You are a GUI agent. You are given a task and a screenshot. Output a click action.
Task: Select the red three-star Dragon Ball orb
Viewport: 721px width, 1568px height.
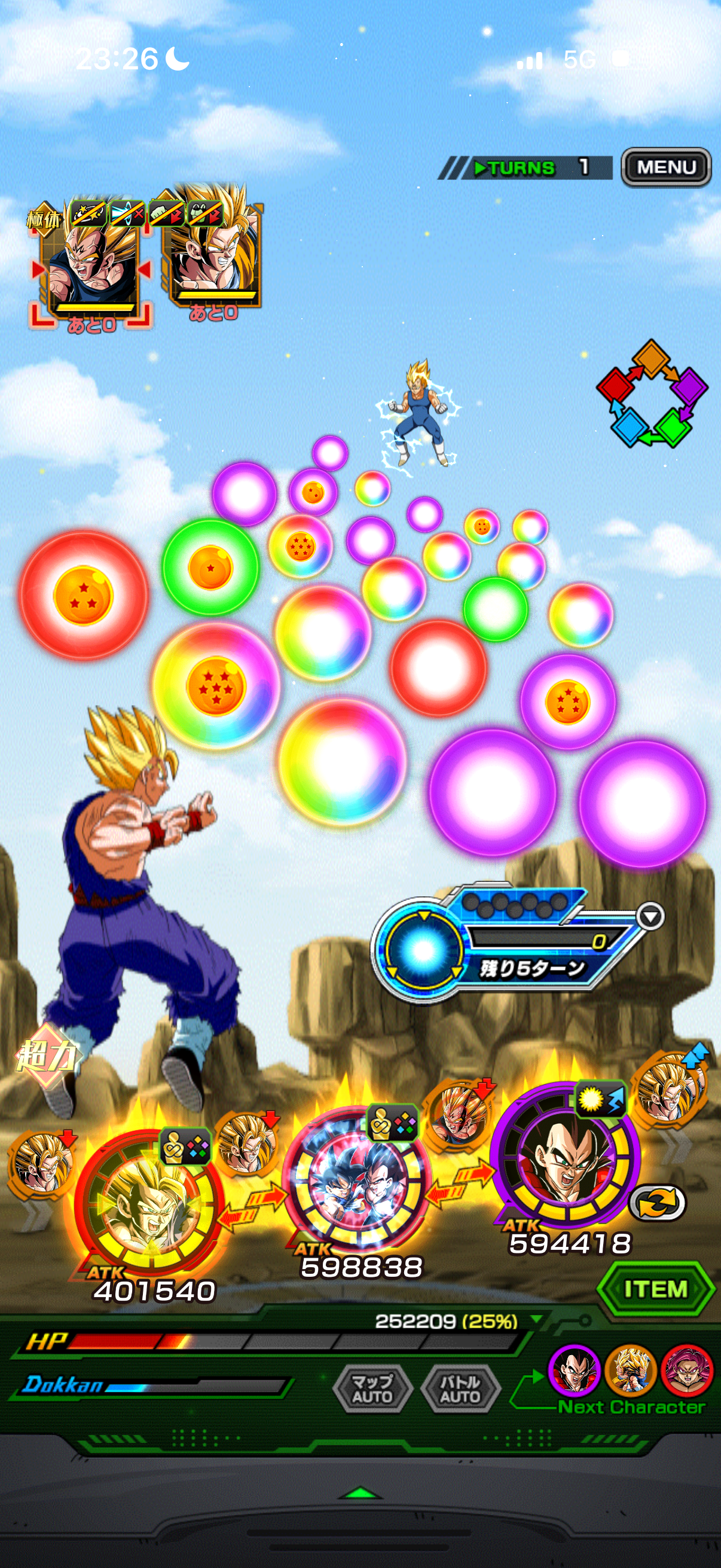pos(83,595)
